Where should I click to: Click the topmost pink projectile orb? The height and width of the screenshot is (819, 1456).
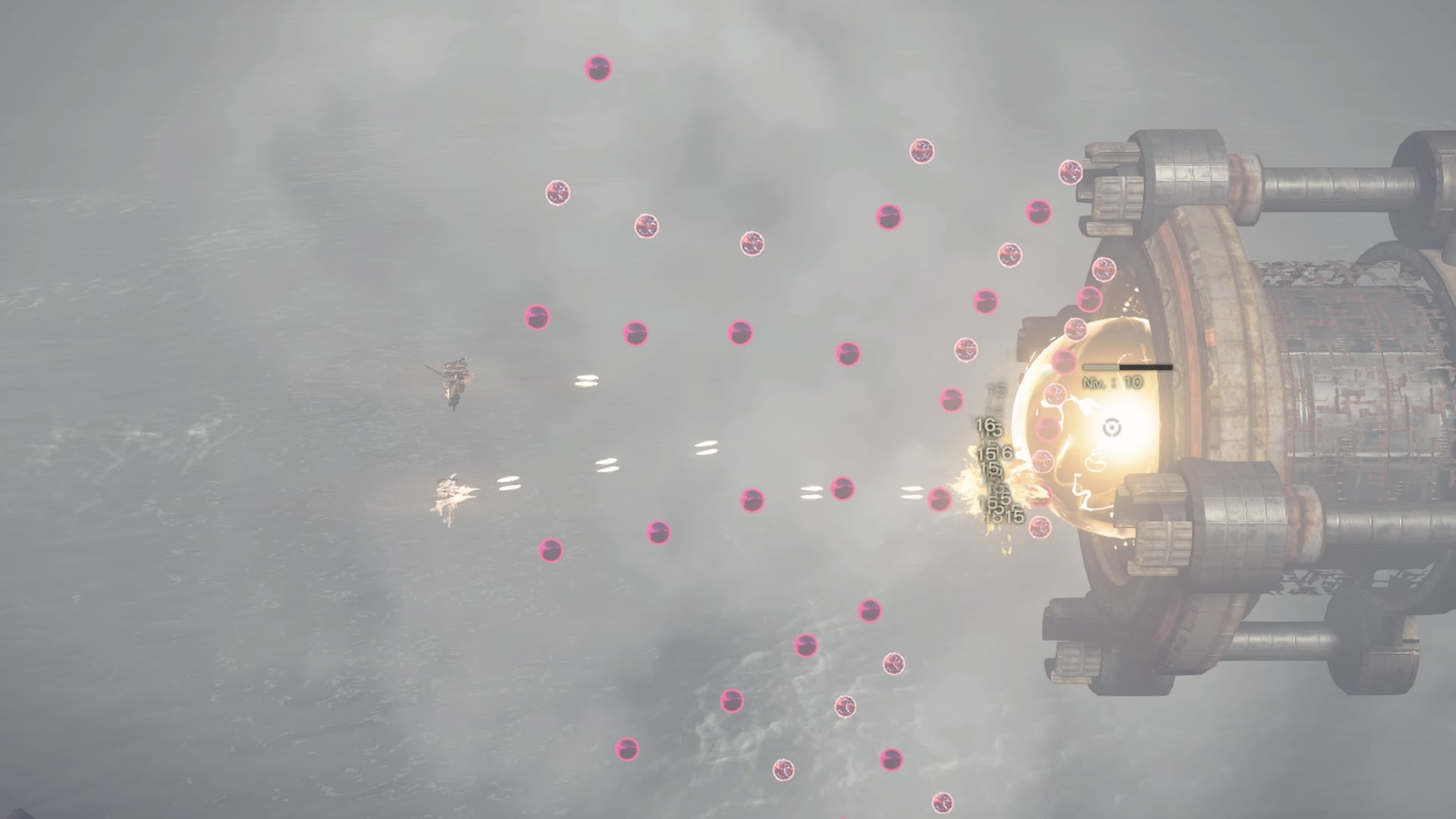click(598, 68)
